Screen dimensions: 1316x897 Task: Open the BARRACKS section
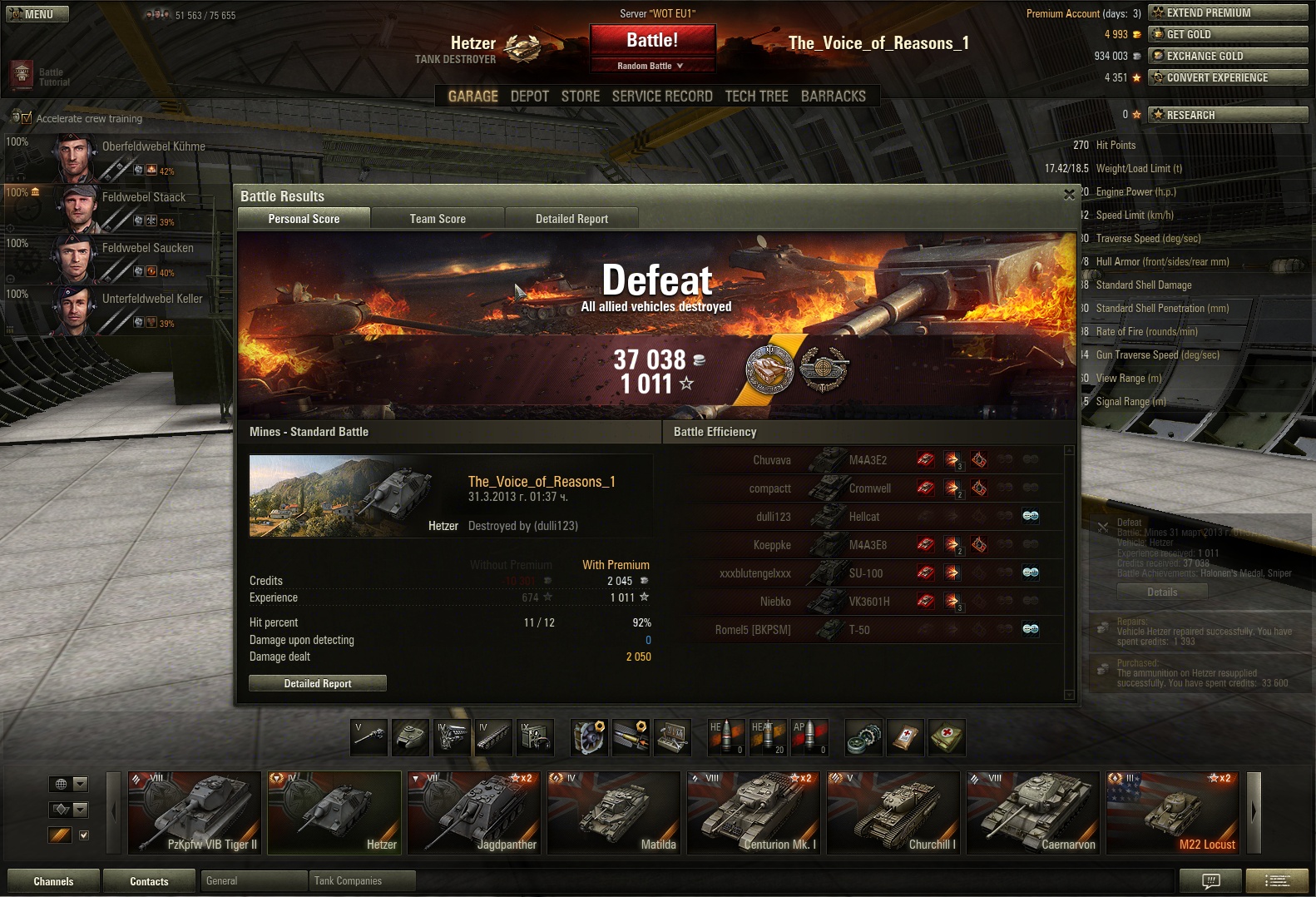point(833,97)
